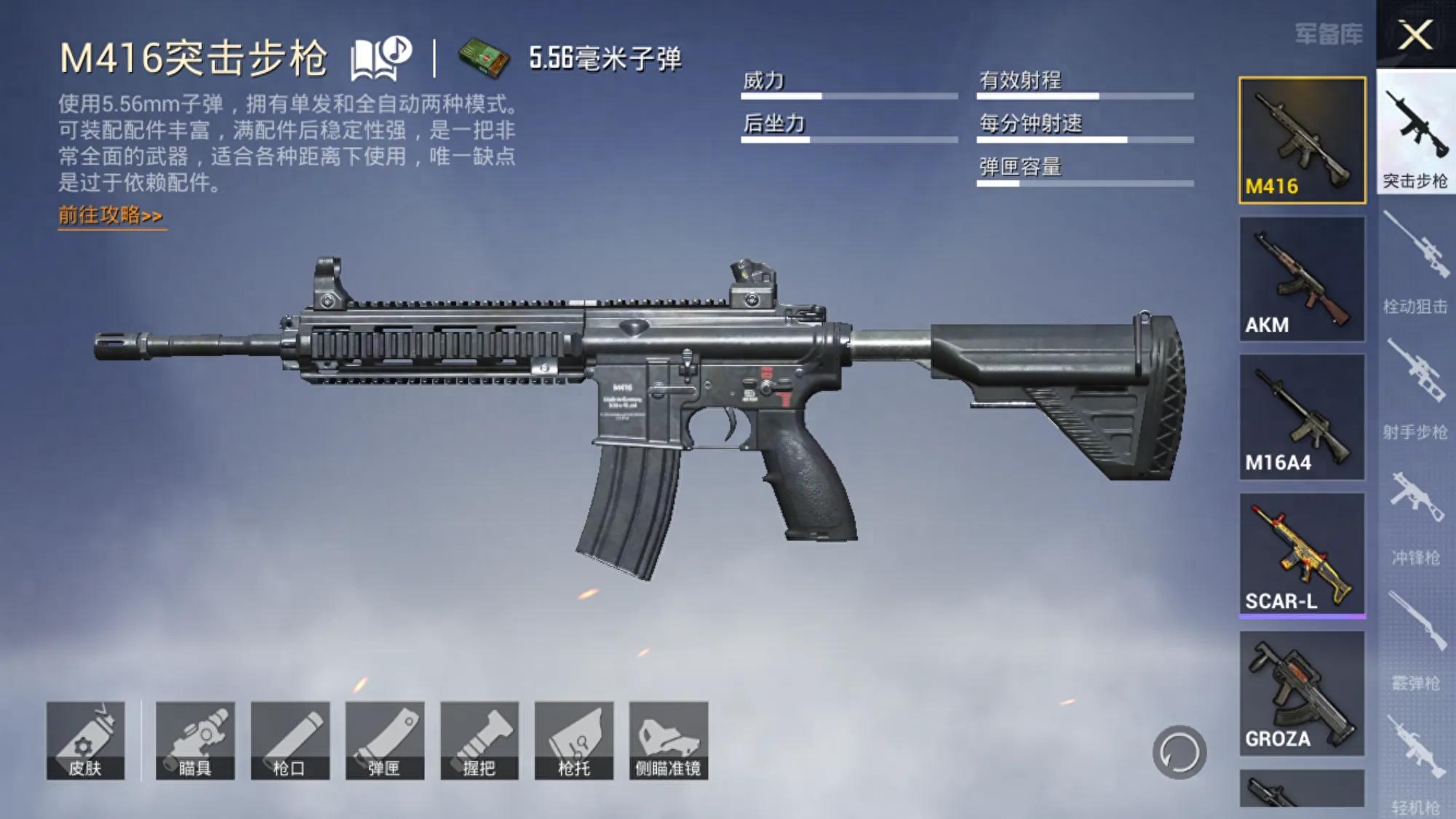The height and width of the screenshot is (819, 1456).
Task: Open the 弹匣 magazine attachment slot
Action: (x=384, y=740)
